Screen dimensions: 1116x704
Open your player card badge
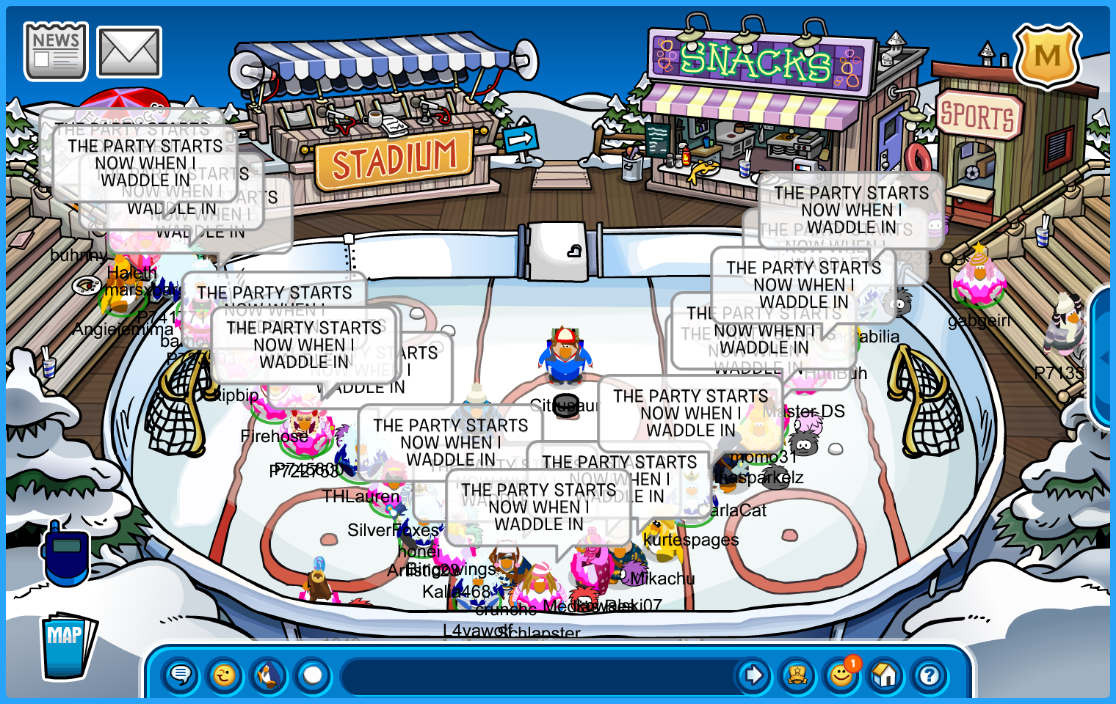pyautogui.click(x=797, y=676)
